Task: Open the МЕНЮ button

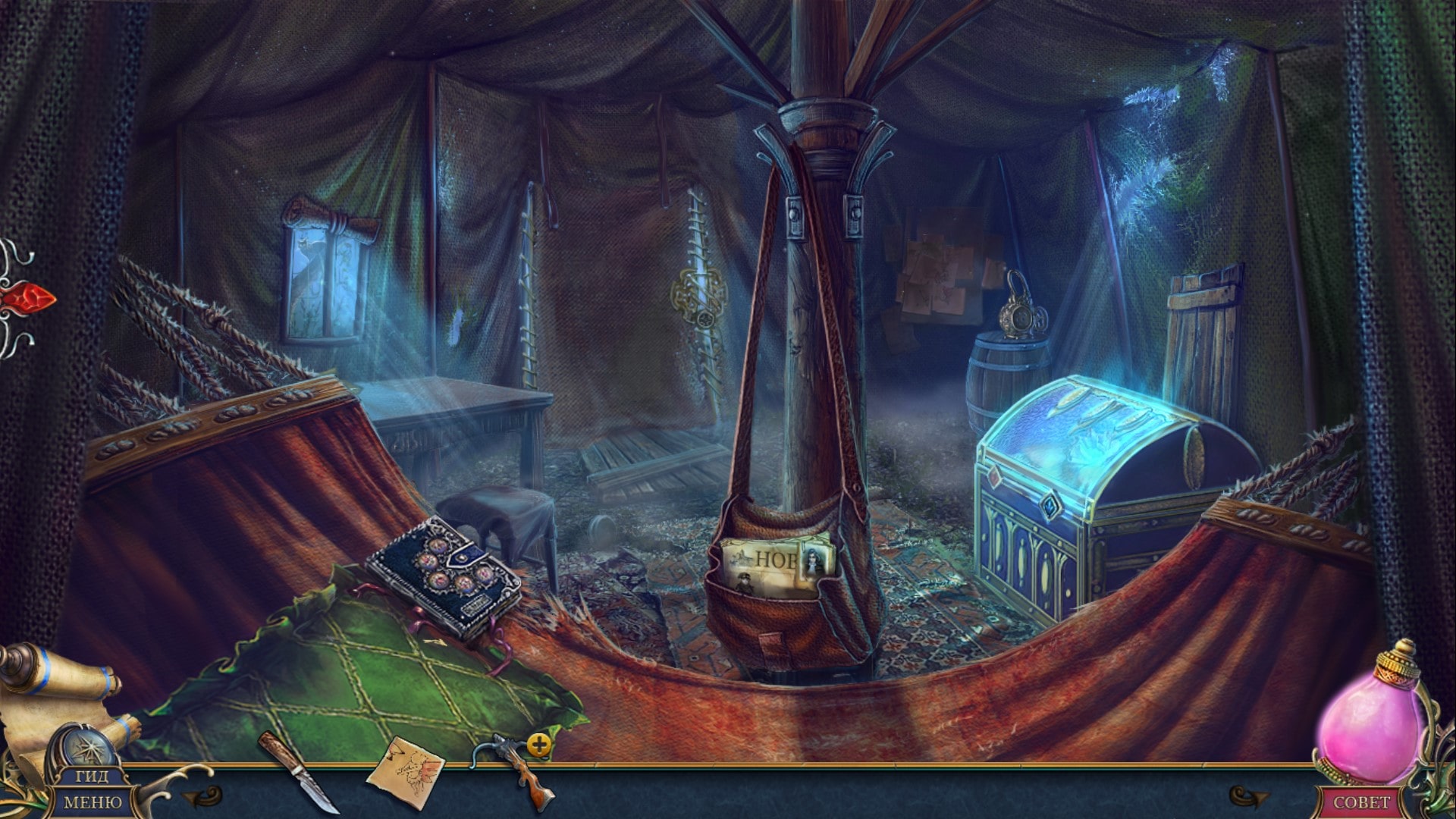Action: [x=93, y=802]
